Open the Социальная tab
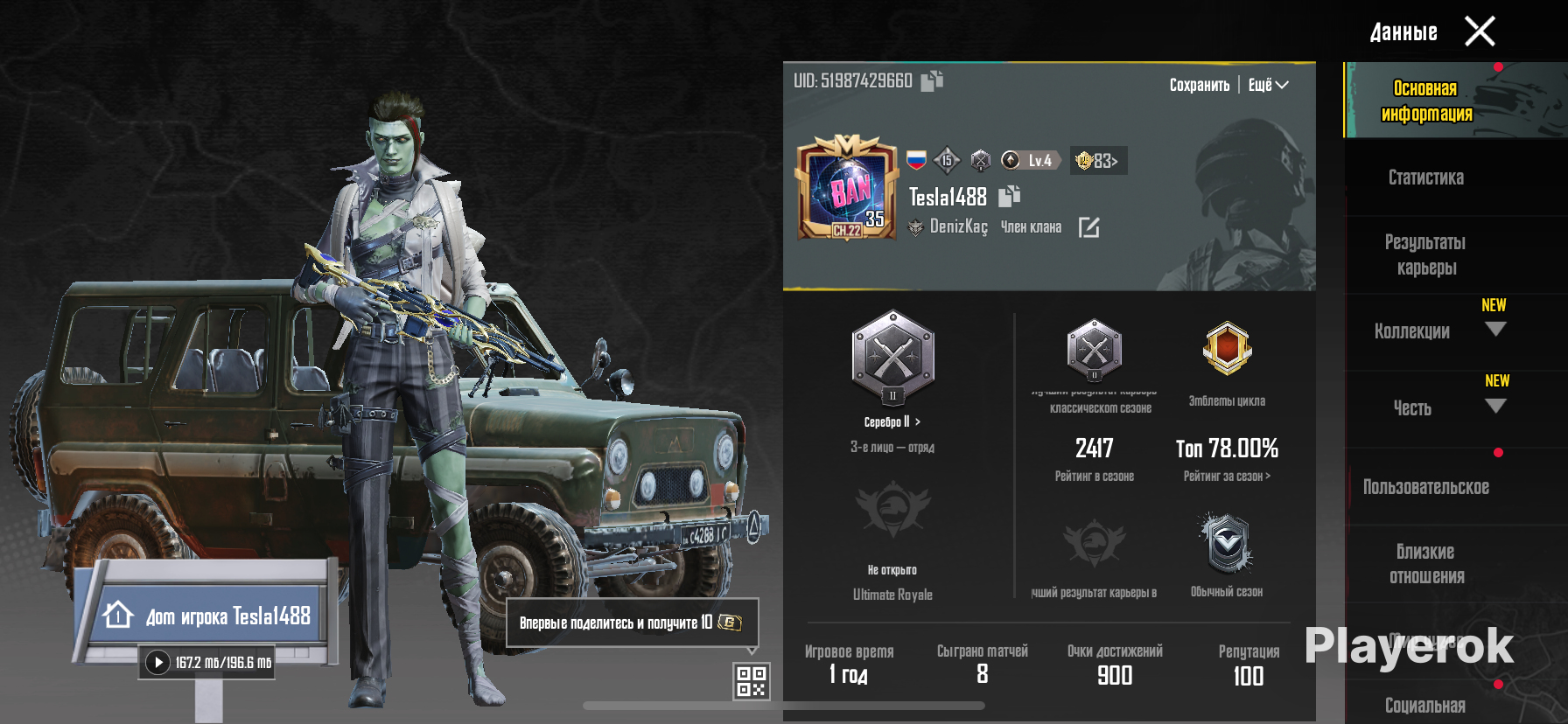Image resolution: width=1568 pixels, height=724 pixels. (x=1425, y=705)
